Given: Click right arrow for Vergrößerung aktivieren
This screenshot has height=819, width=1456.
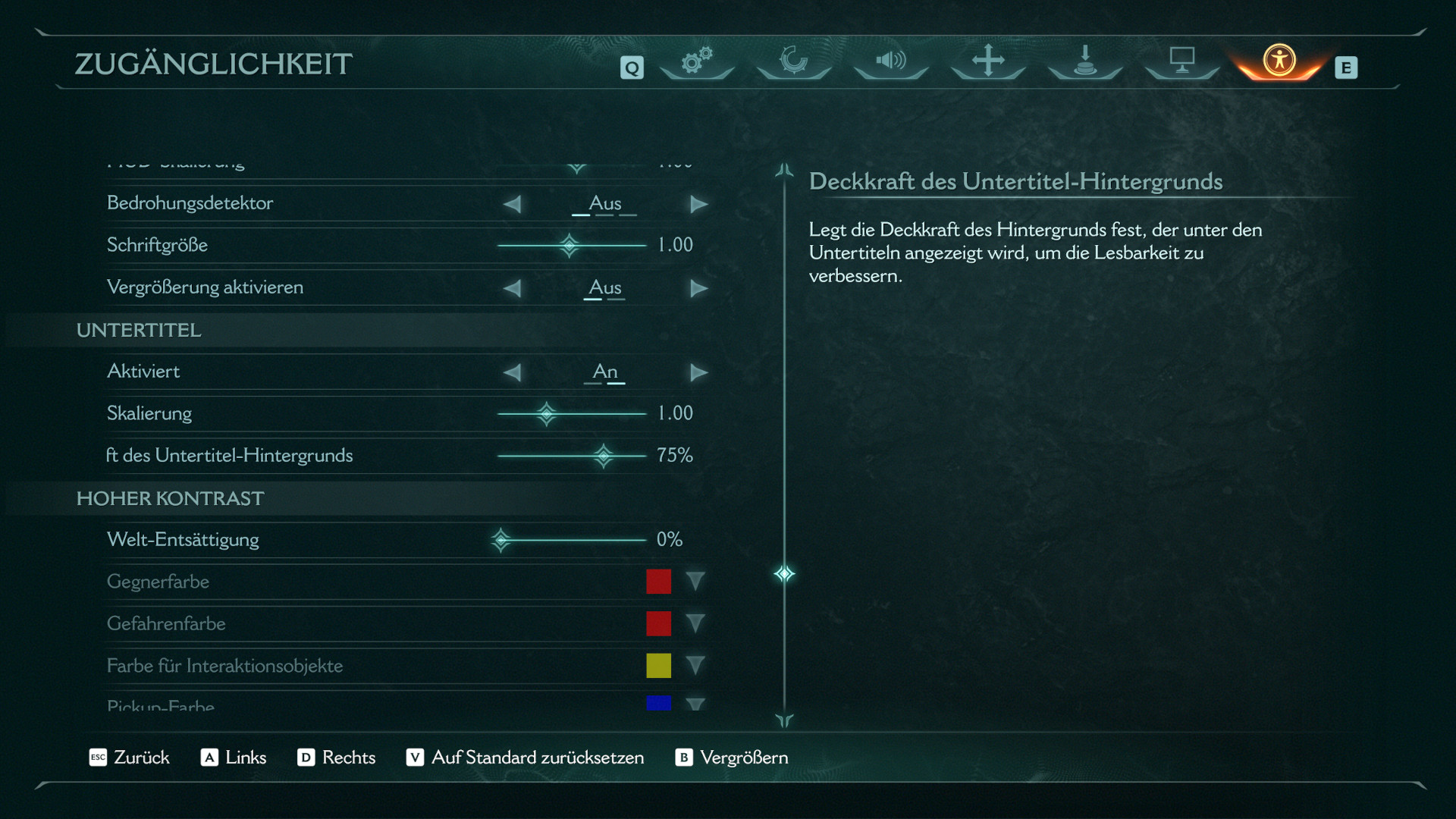Looking at the screenshot, I should 698,288.
